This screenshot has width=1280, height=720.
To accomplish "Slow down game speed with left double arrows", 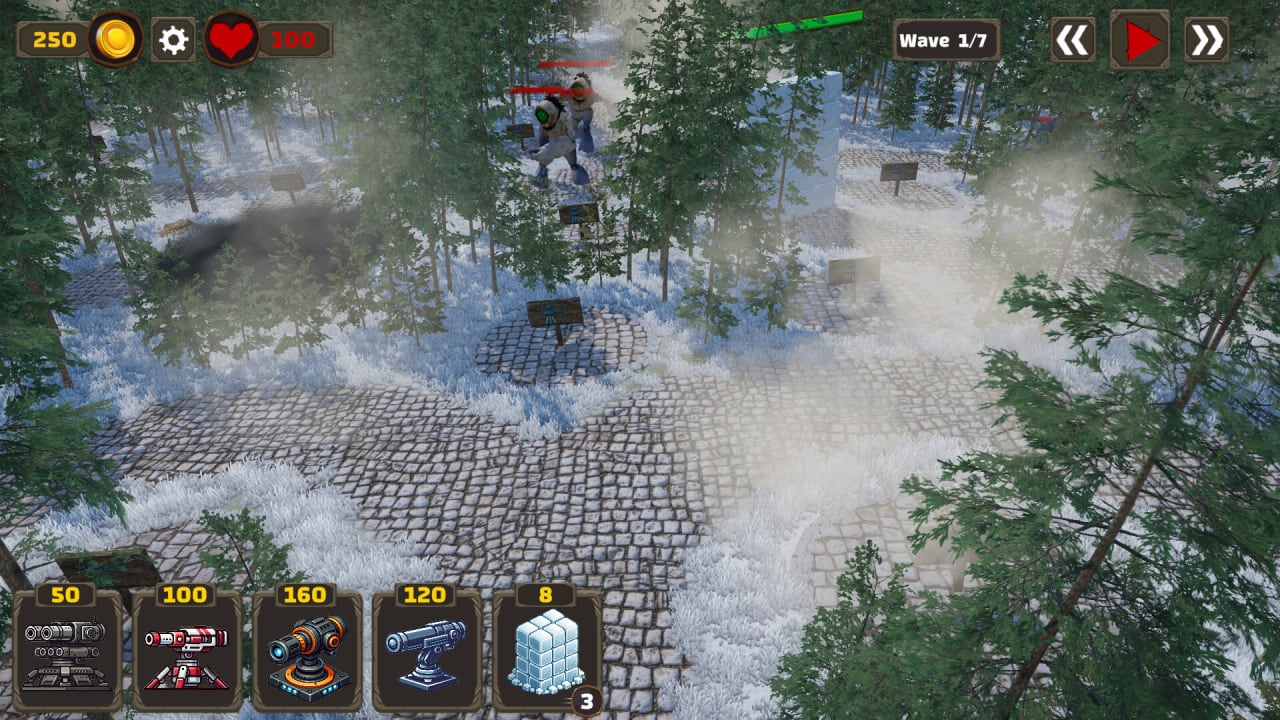I will 1073,40.
